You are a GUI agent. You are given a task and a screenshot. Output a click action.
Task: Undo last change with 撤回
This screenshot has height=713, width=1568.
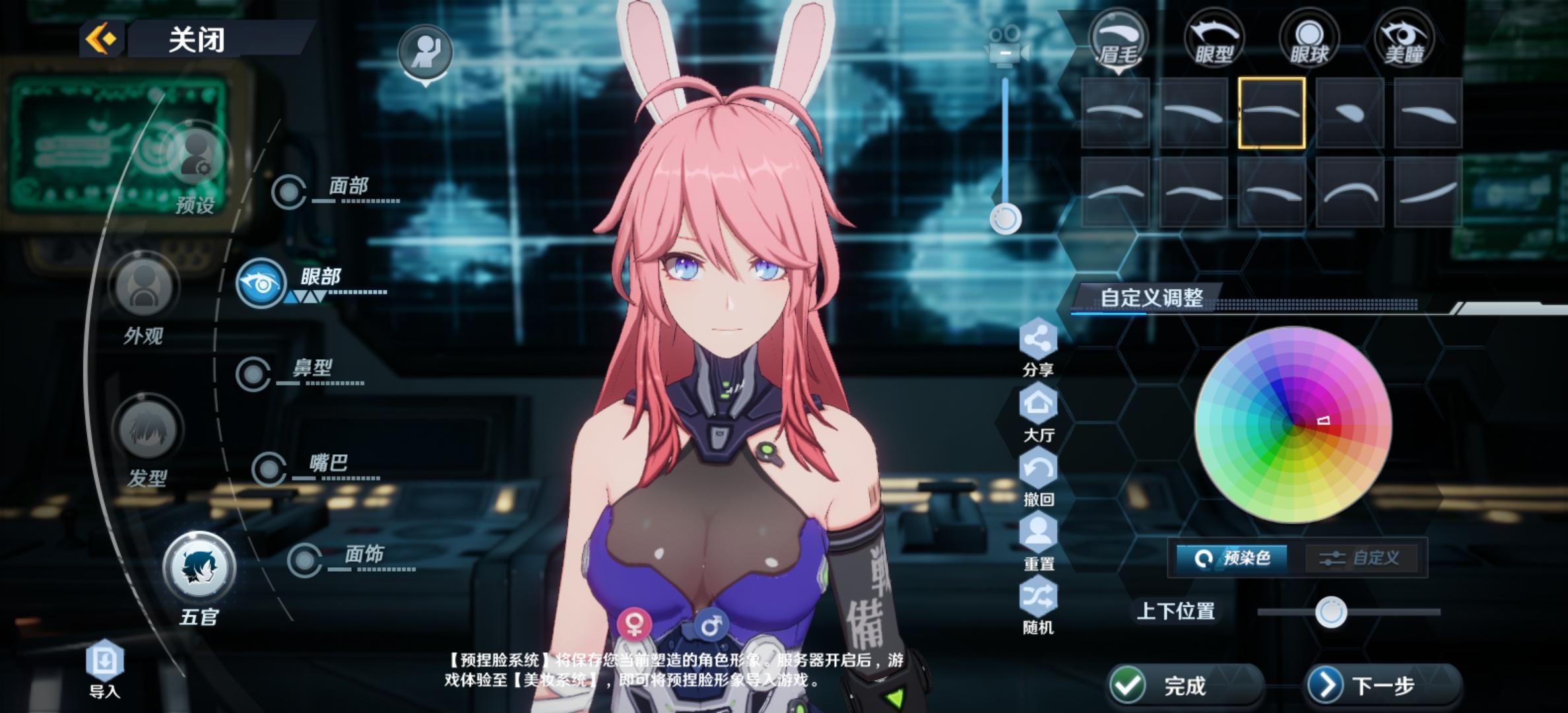(x=1038, y=477)
